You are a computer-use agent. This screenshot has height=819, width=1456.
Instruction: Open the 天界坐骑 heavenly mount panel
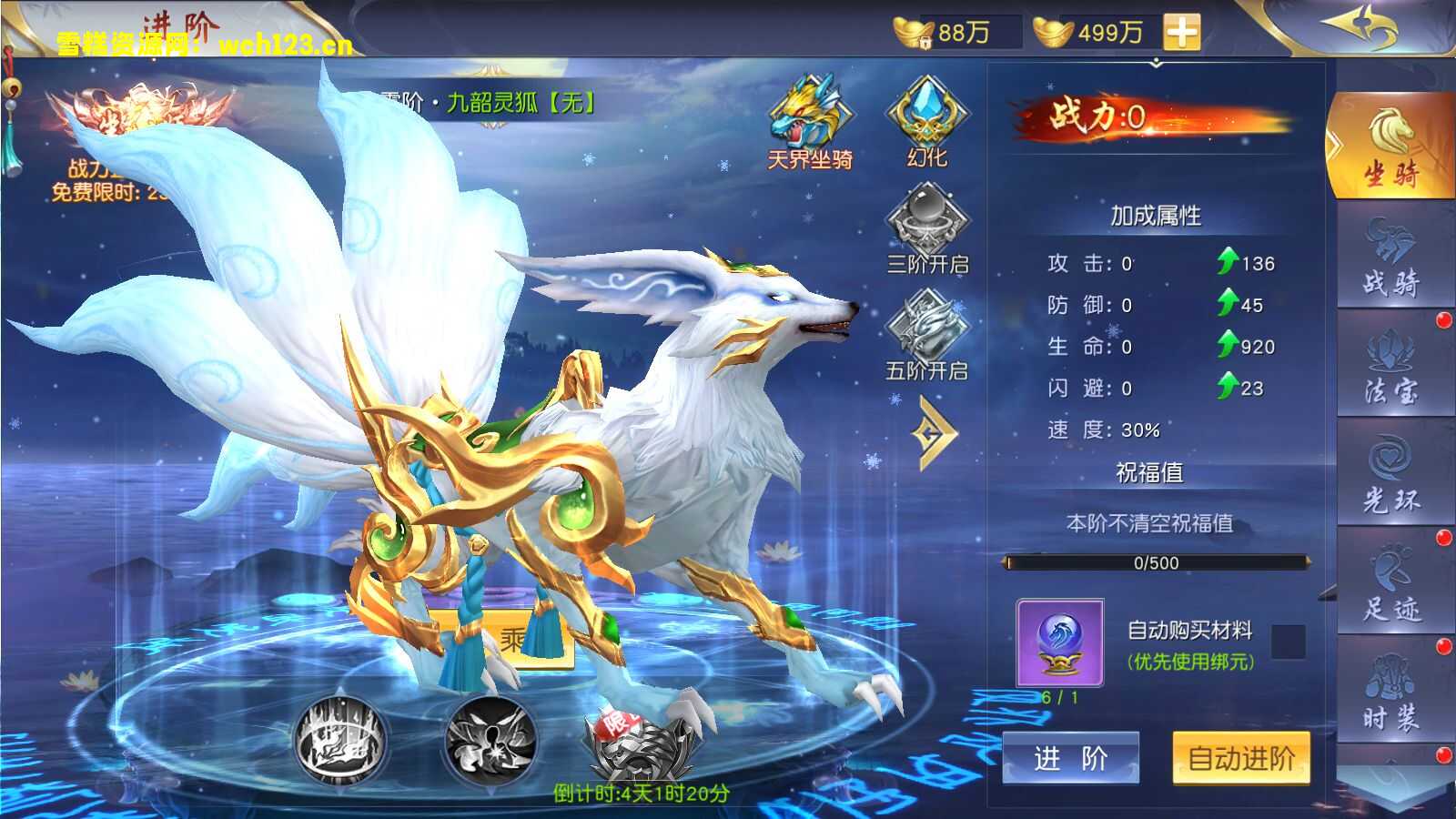[x=809, y=118]
